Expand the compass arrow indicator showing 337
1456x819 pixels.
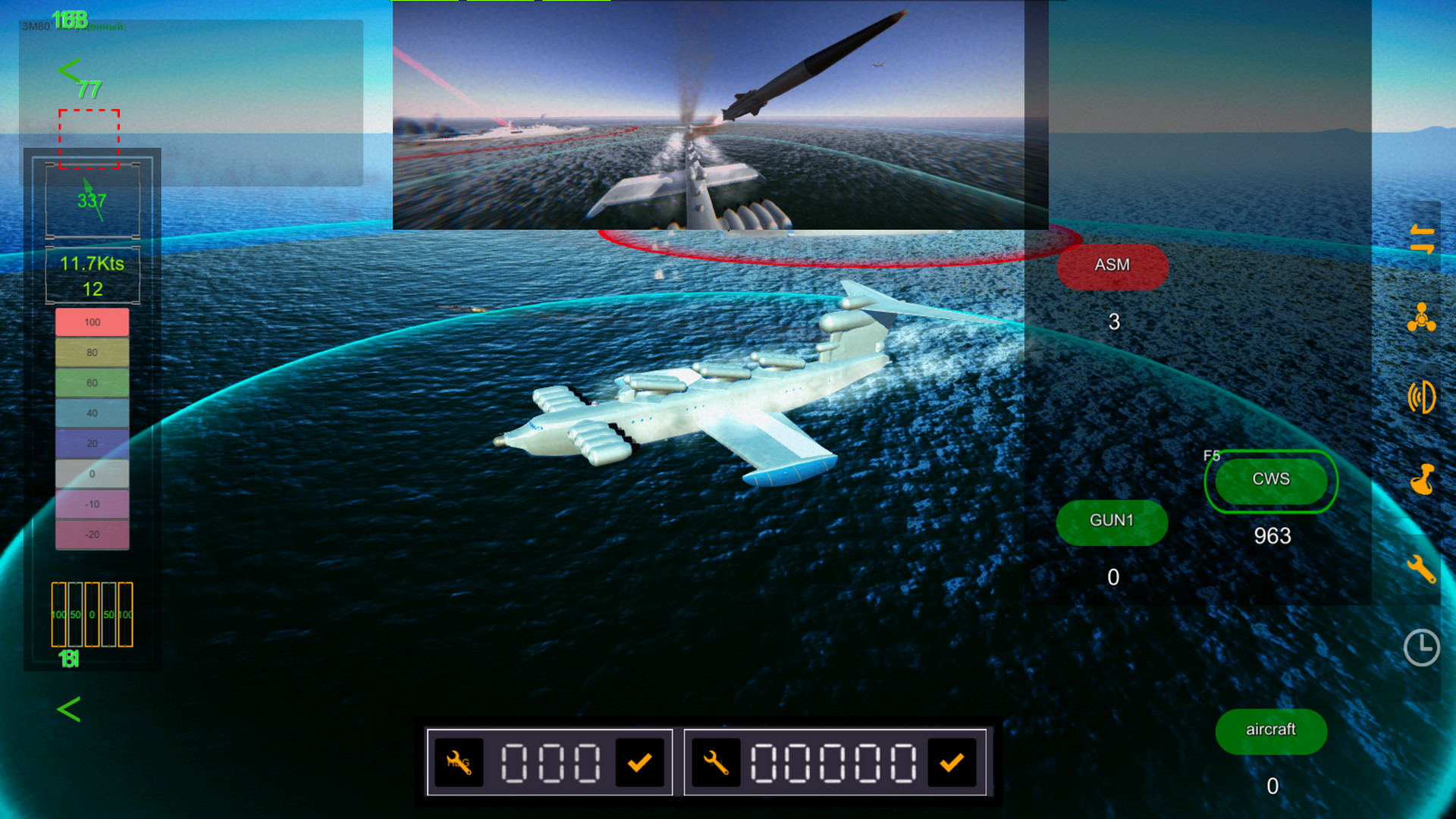point(92,199)
